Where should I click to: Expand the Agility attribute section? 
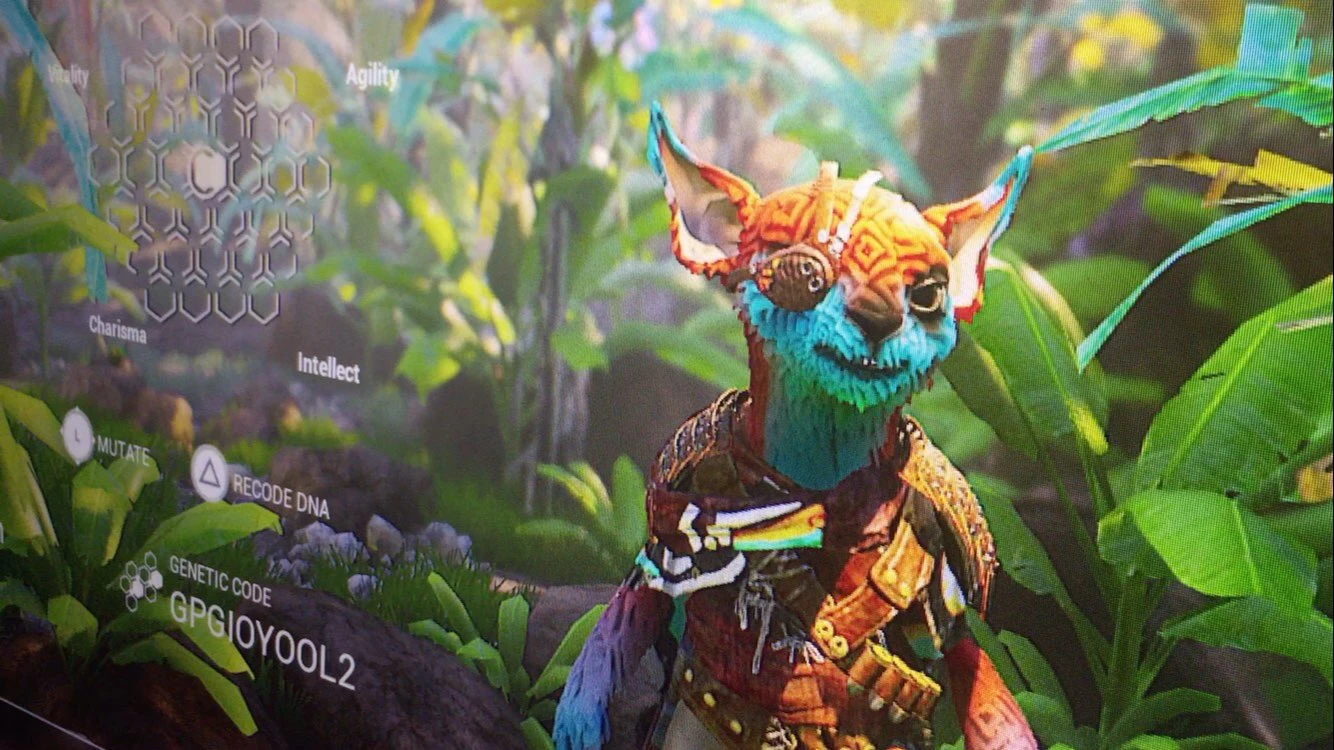point(372,73)
